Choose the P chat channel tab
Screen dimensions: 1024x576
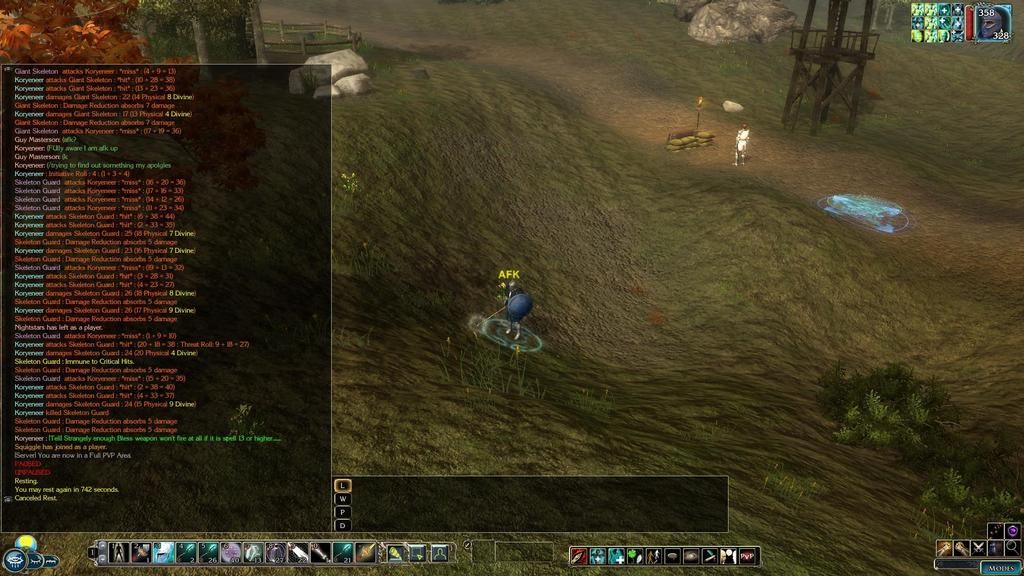(343, 511)
